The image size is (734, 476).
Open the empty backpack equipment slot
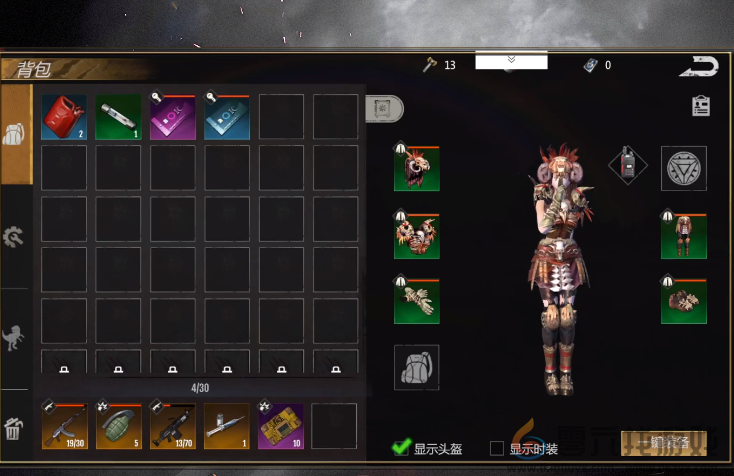coord(417,367)
